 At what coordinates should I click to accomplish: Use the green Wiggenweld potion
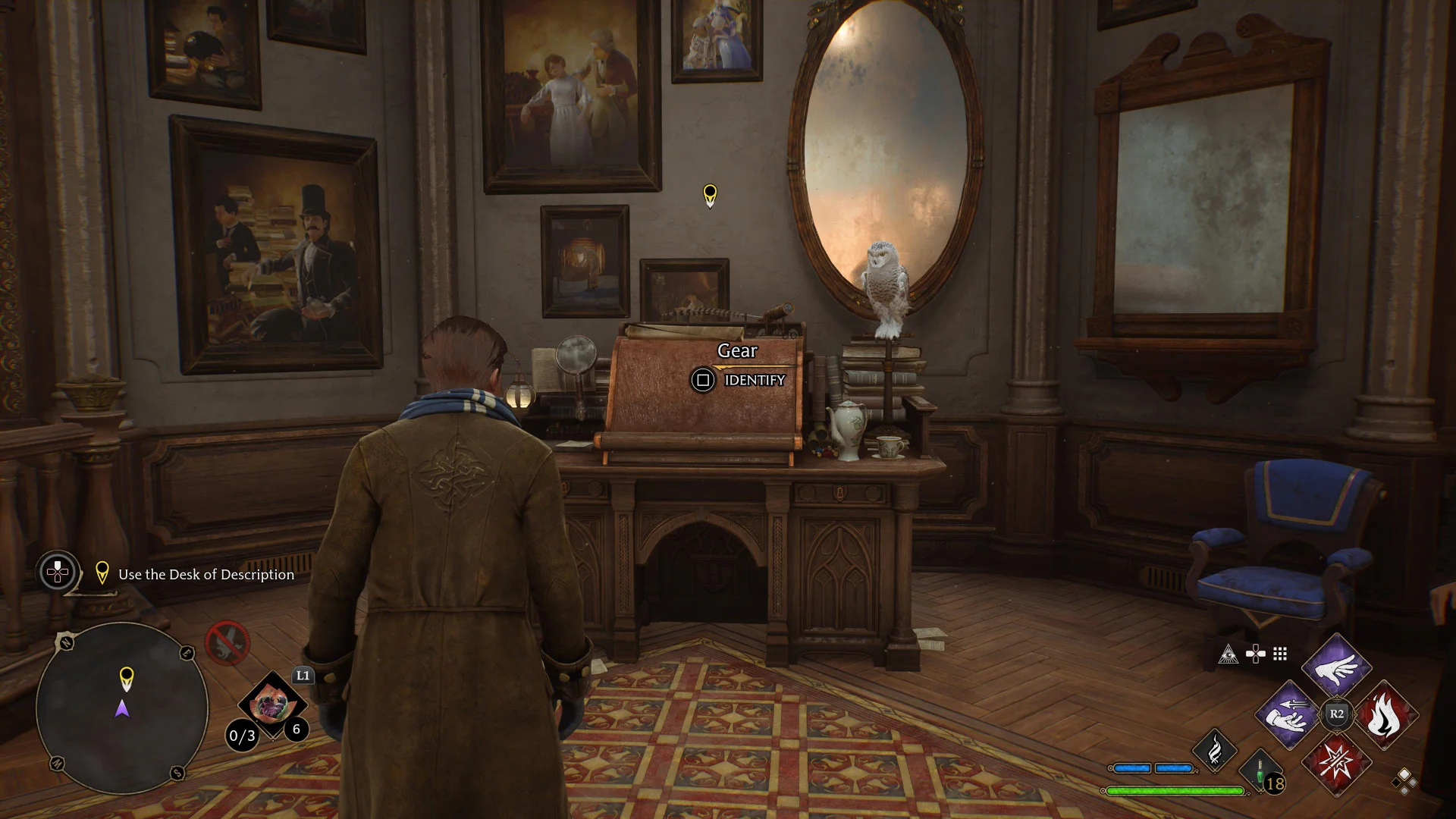[1260, 773]
